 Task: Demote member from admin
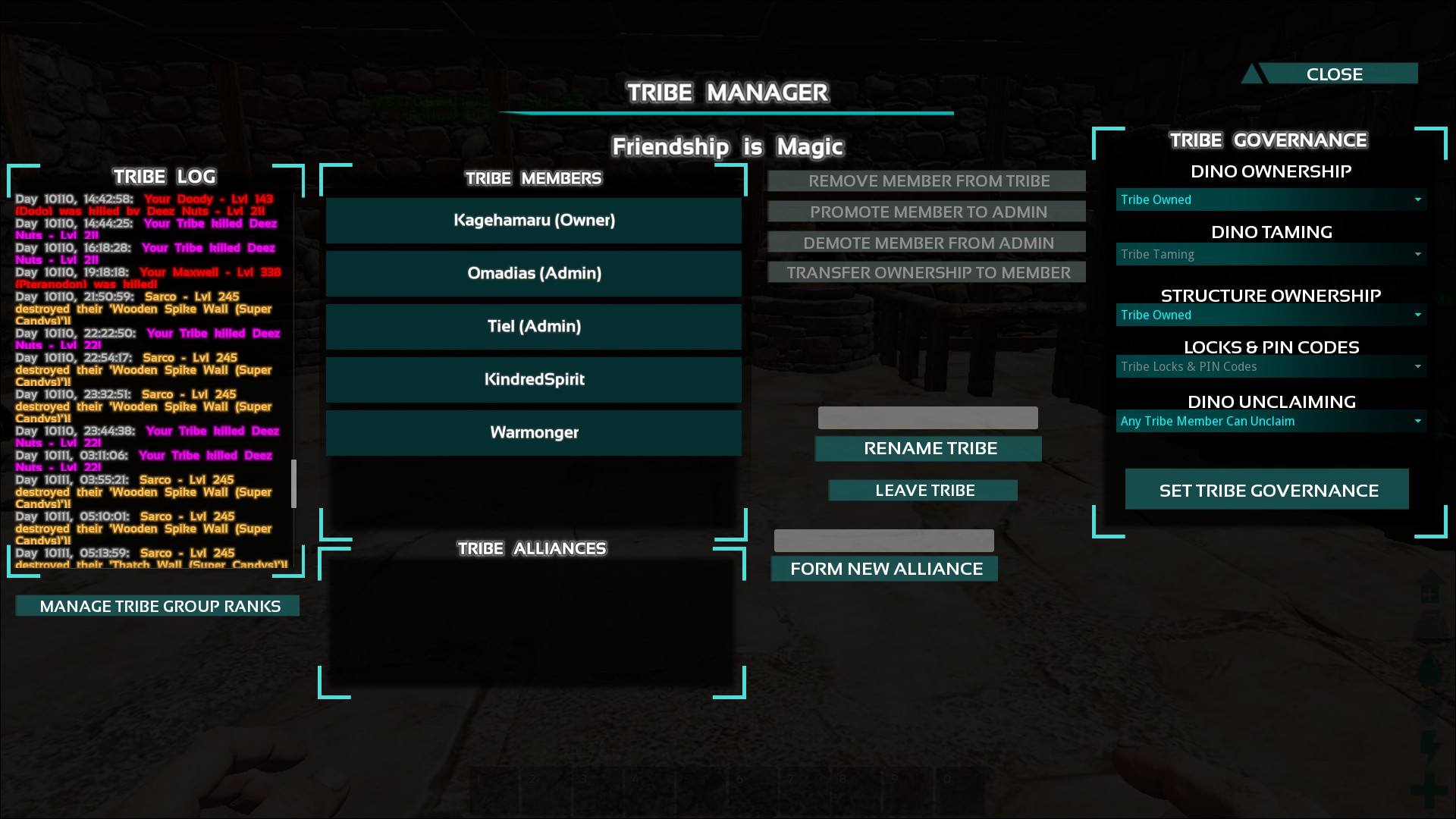pos(927,243)
